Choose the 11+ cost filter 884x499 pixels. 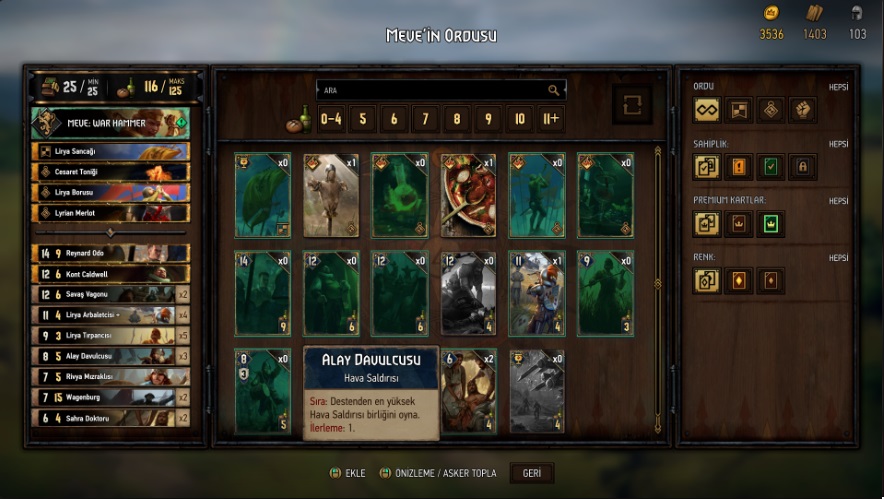pos(550,119)
